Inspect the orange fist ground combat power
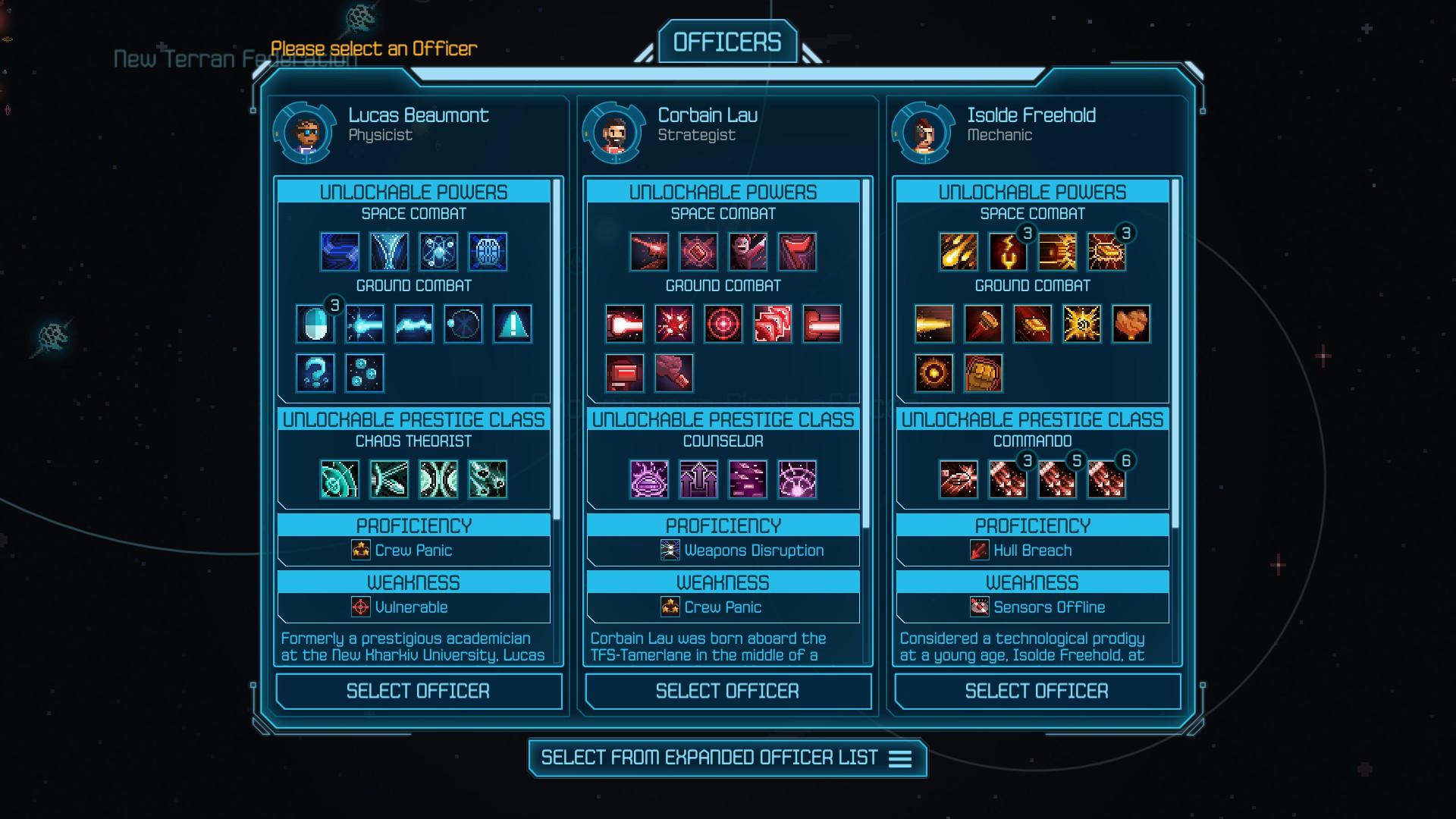This screenshot has height=819, width=1456. [983, 373]
